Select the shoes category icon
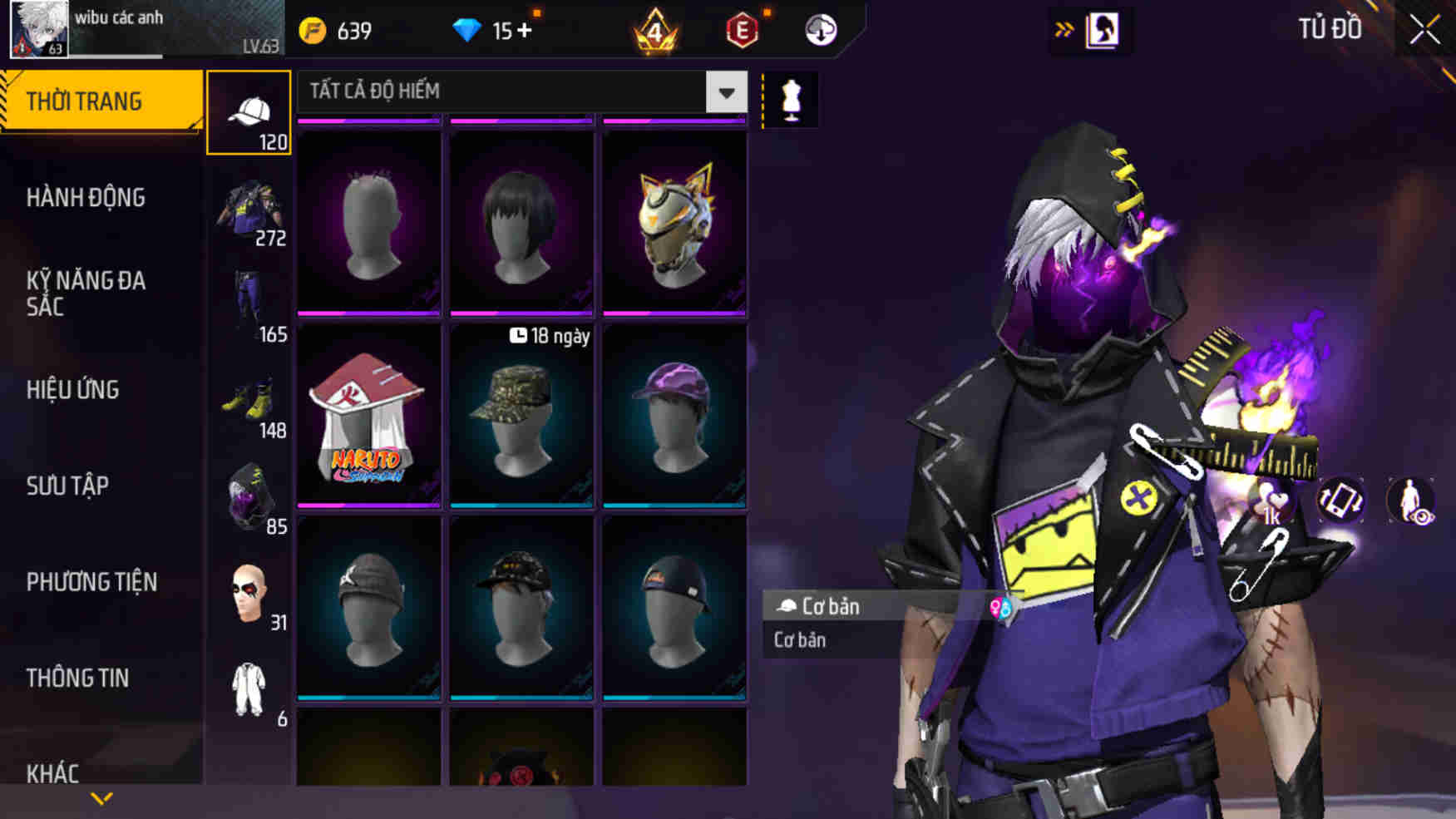This screenshot has width=1456, height=819. (x=249, y=399)
